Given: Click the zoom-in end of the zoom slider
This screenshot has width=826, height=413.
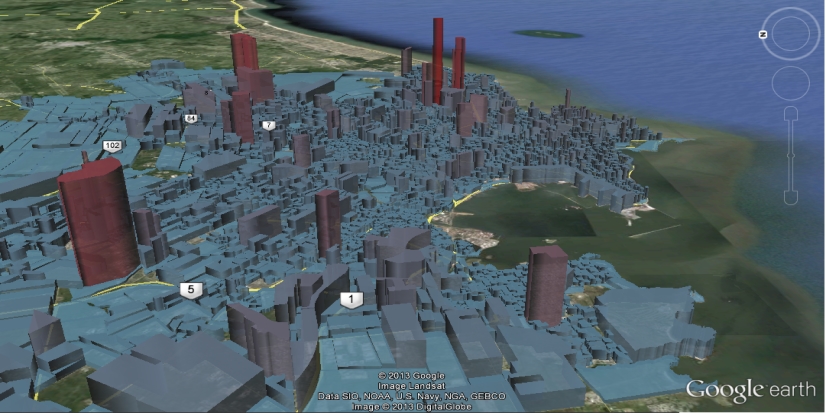Looking at the screenshot, I should pyautogui.click(x=790, y=113).
